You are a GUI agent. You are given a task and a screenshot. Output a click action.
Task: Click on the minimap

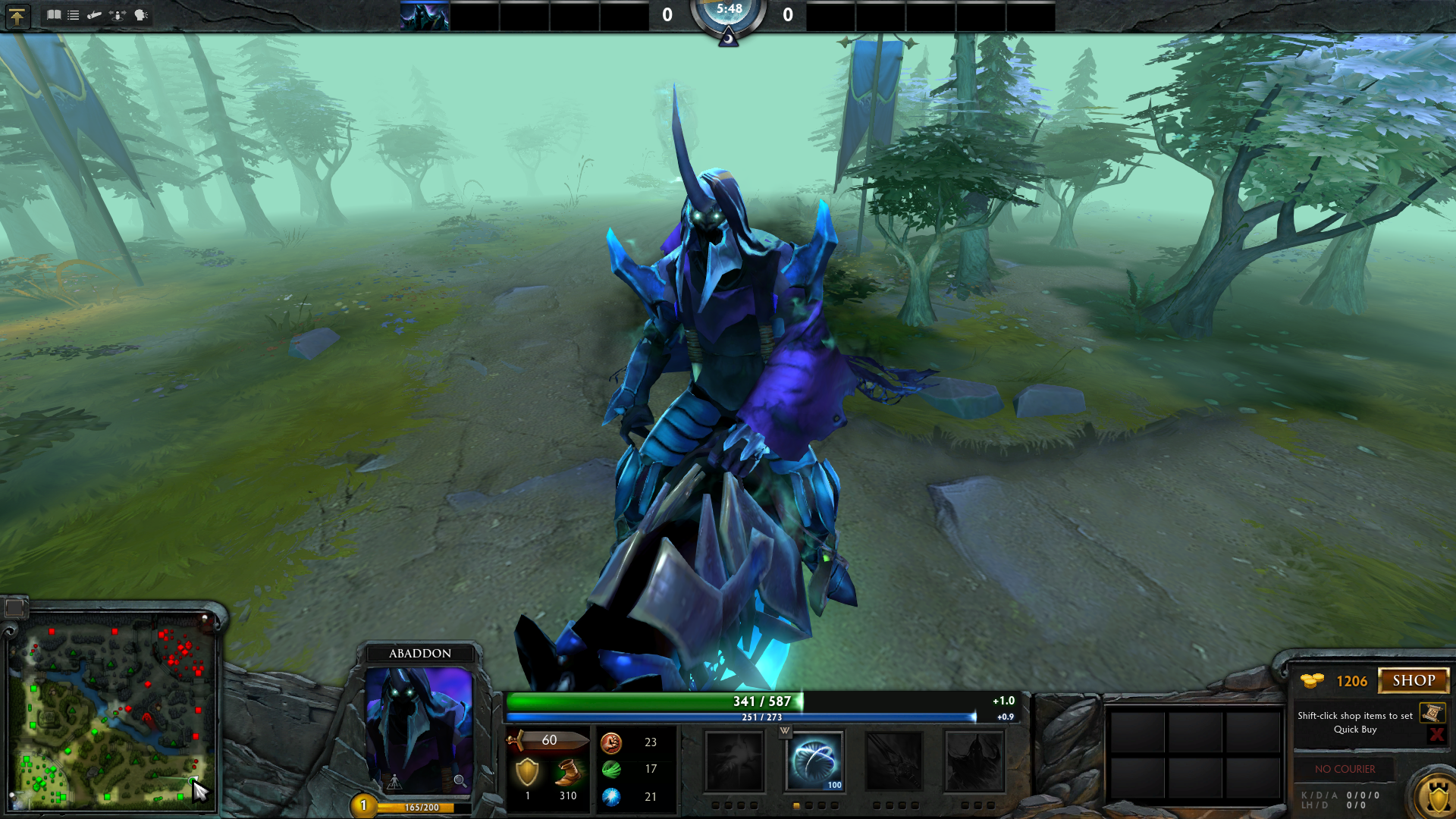[112, 711]
